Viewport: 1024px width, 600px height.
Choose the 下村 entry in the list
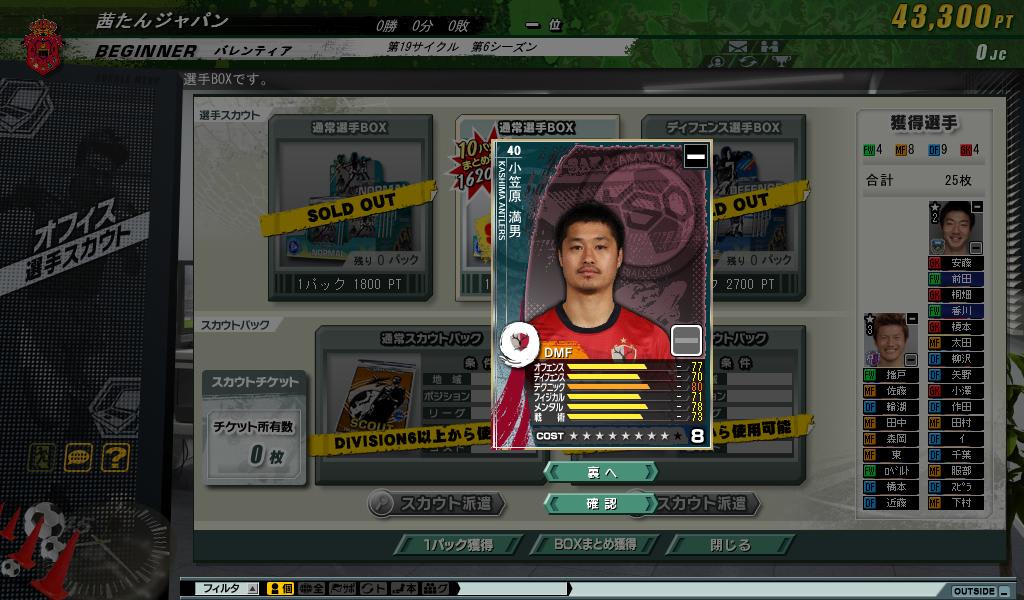tap(958, 503)
